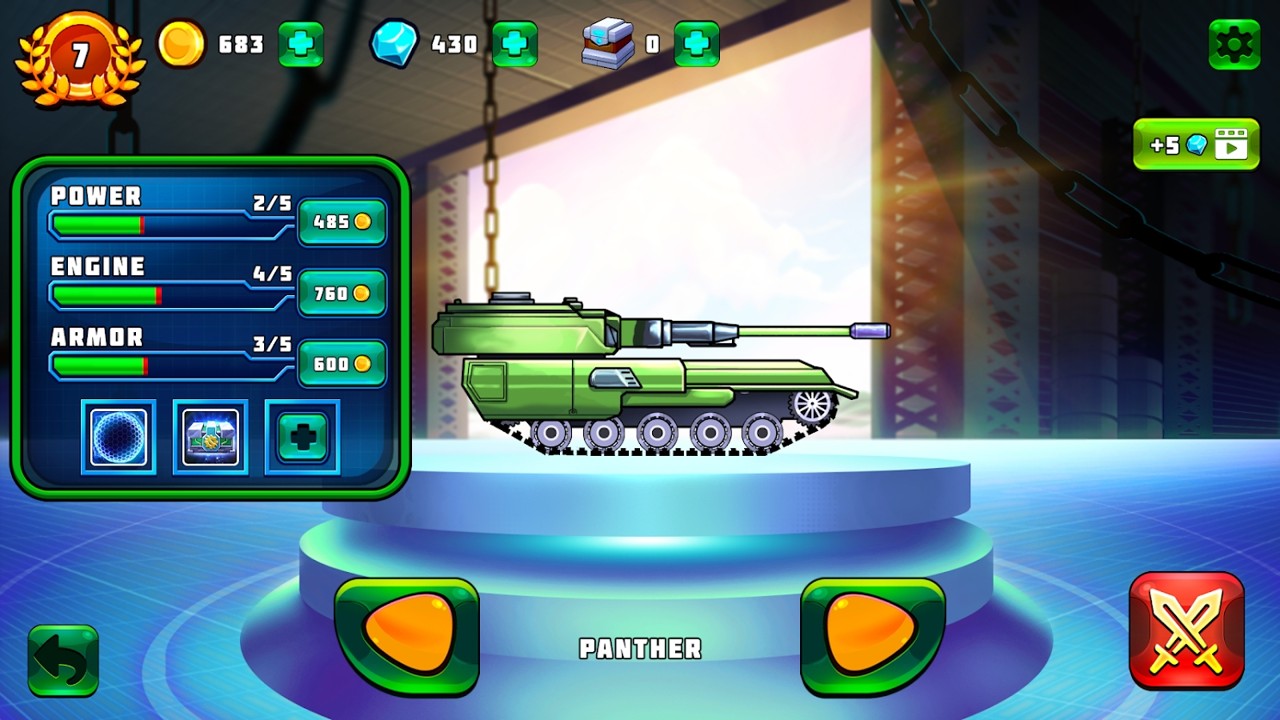Select the supply crate power-up
This screenshot has height=720, width=1280.
point(210,437)
